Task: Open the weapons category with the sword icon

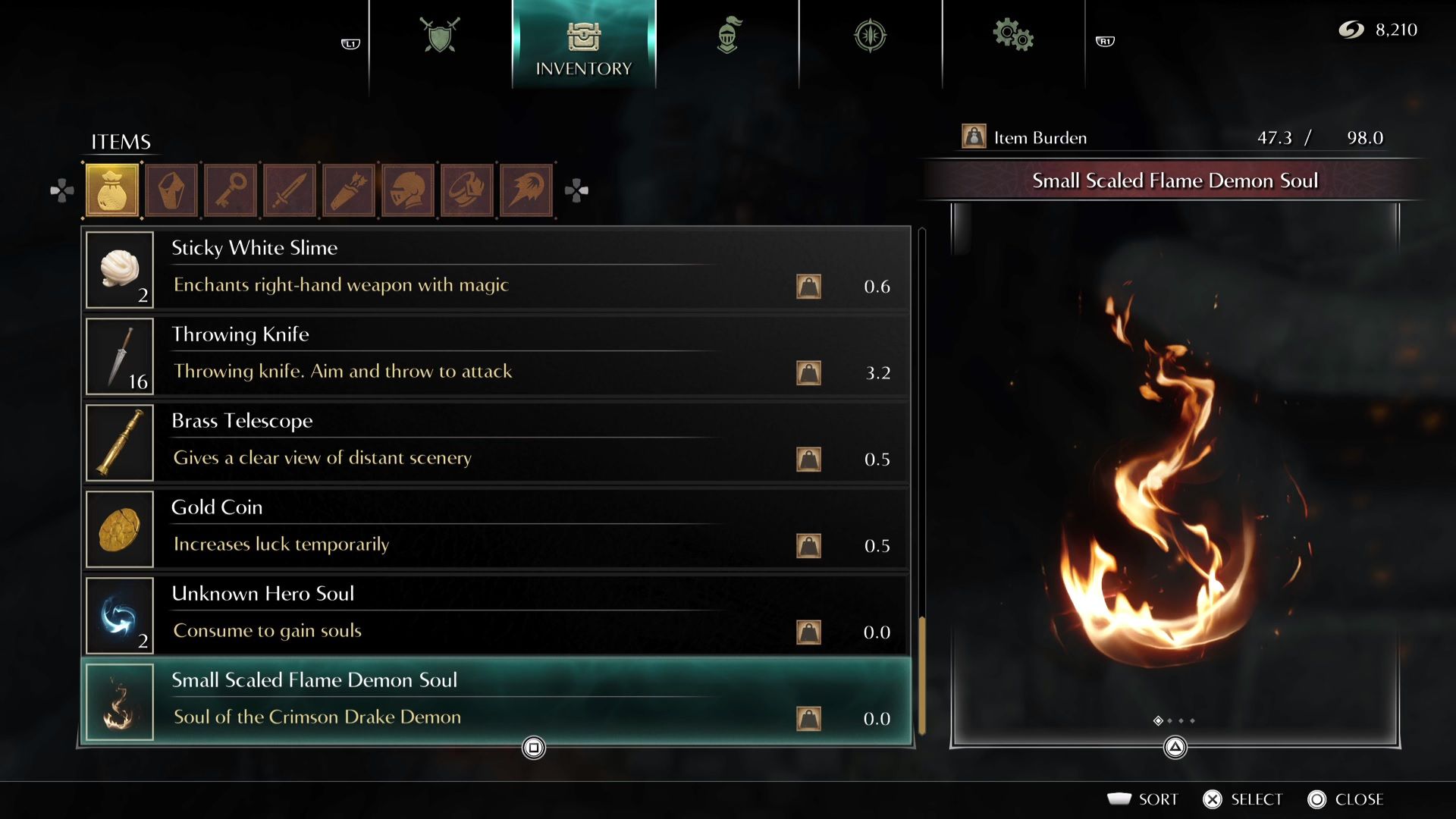Action: point(289,190)
